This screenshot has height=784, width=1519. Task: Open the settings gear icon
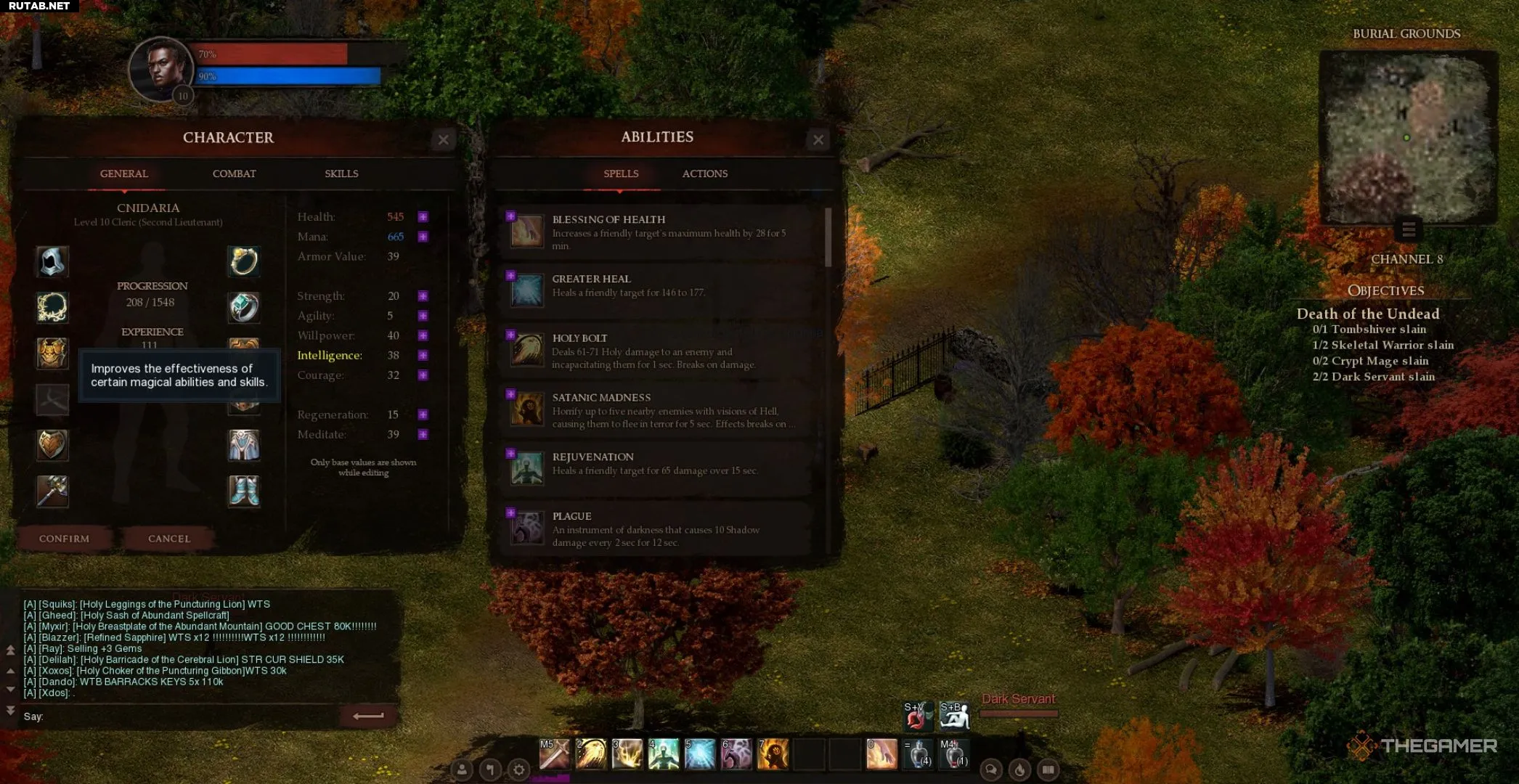point(518,769)
